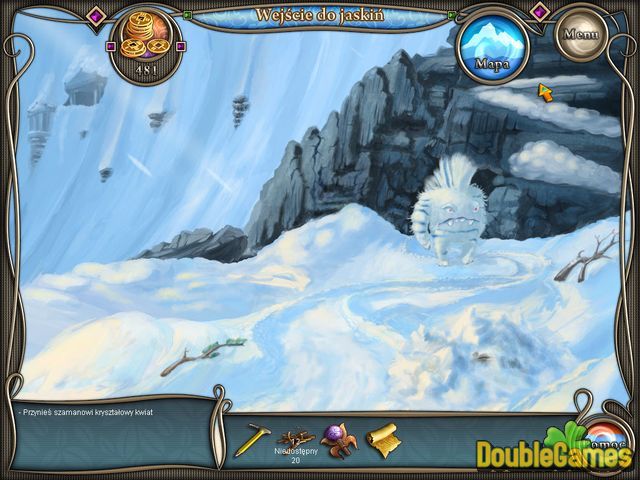Screen dimensions: 640x480
Task: Open the Menu button
Action: (x=580, y=32)
